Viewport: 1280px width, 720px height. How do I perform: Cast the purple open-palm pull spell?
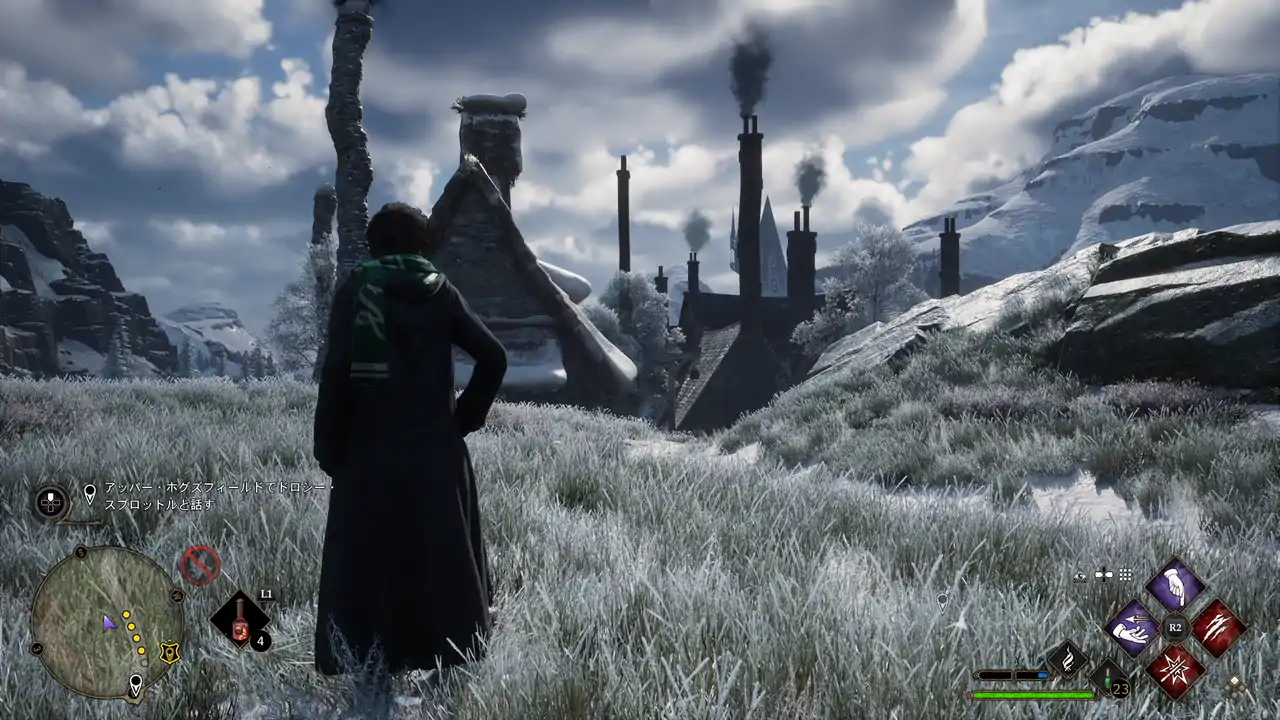[x=1133, y=628]
